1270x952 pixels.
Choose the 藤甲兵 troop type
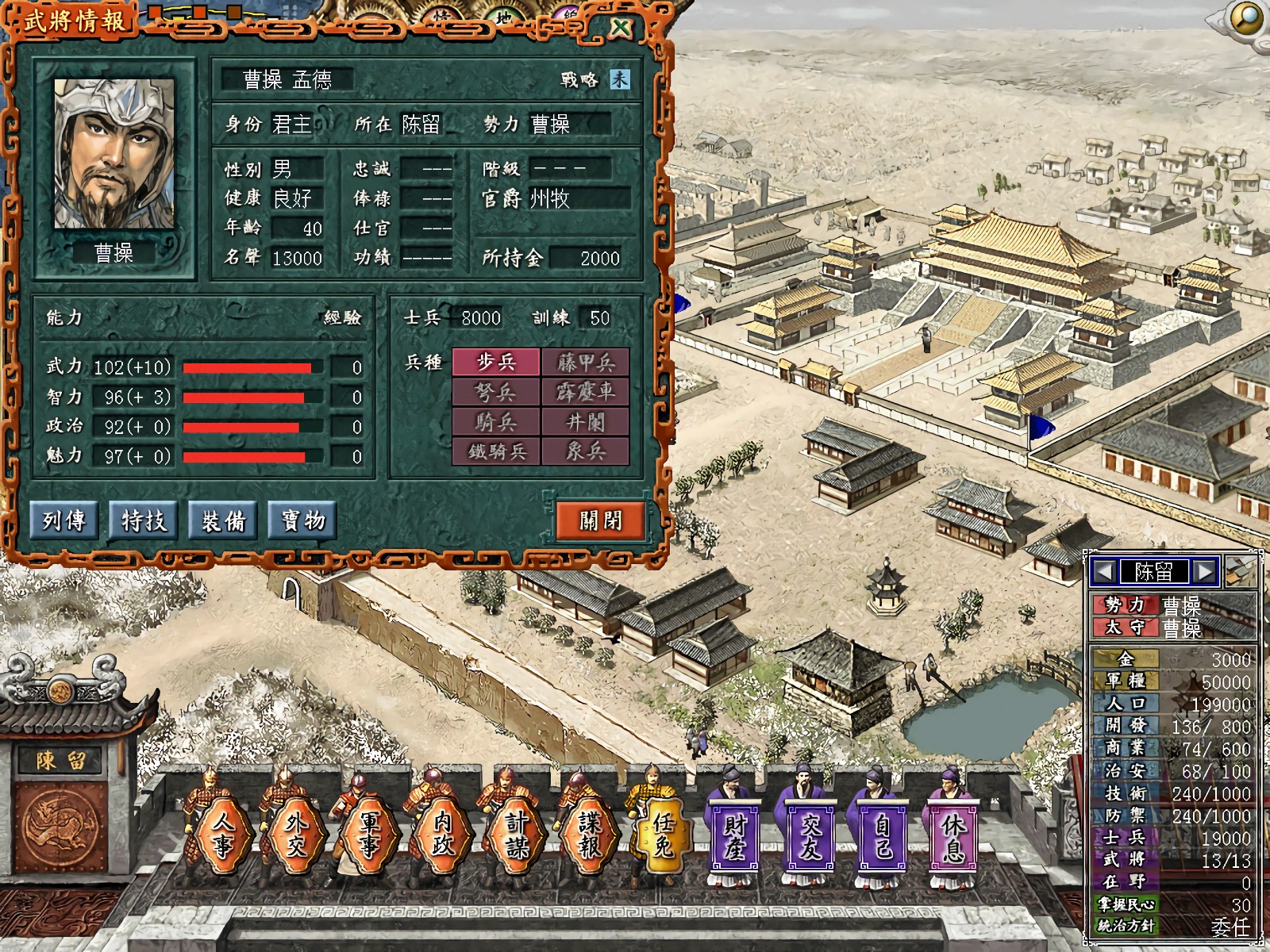coord(586,363)
